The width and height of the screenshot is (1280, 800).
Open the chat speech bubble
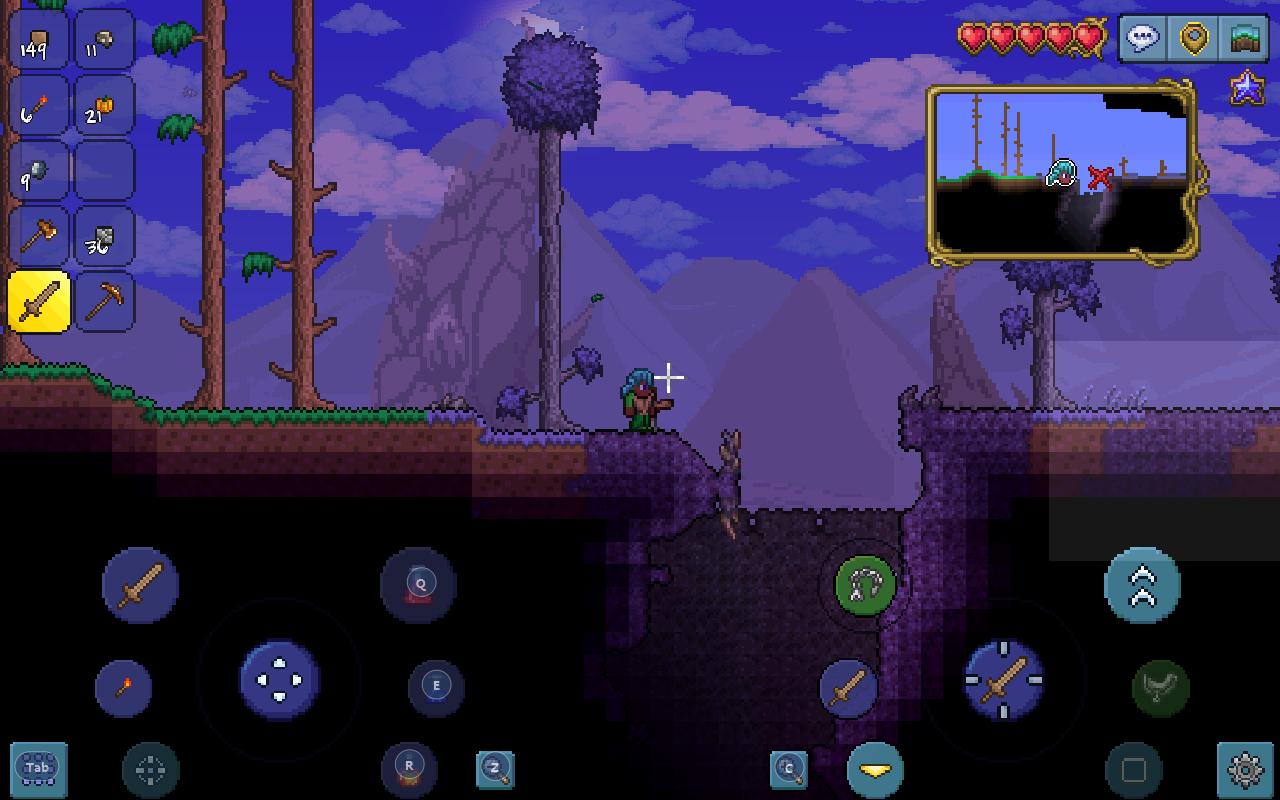(1143, 39)
